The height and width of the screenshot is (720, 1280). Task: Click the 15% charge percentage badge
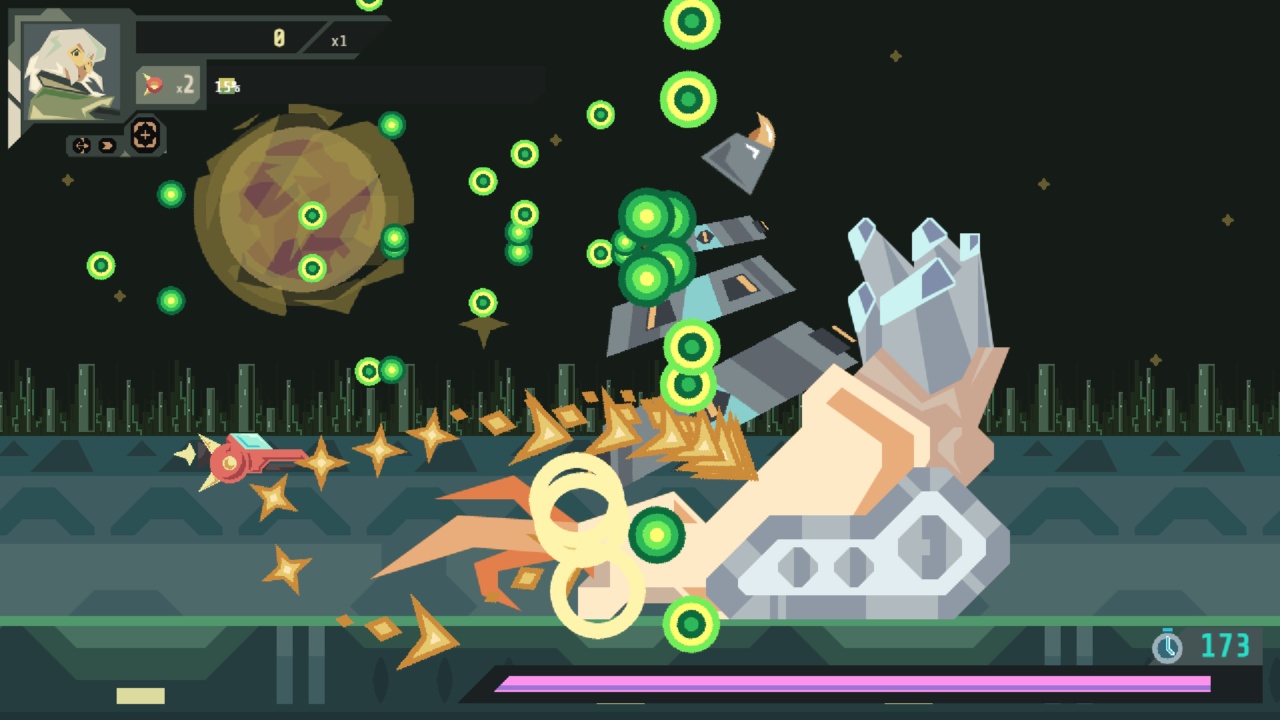tap(227, 86)
